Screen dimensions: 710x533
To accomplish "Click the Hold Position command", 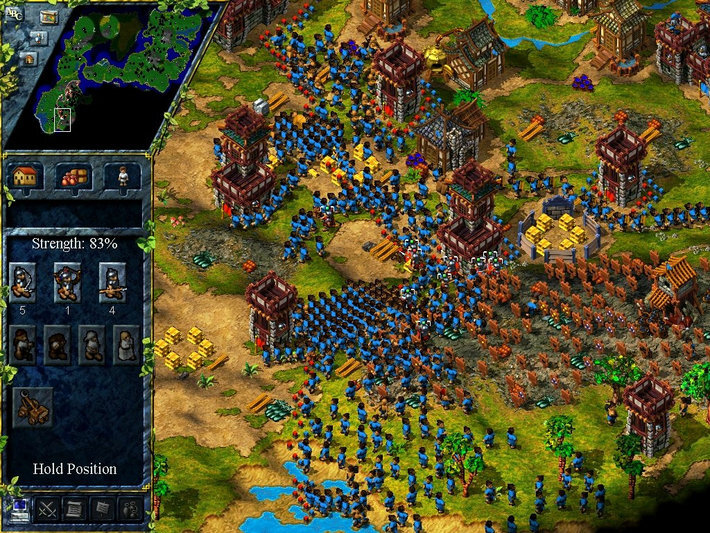I will (75, 468).
